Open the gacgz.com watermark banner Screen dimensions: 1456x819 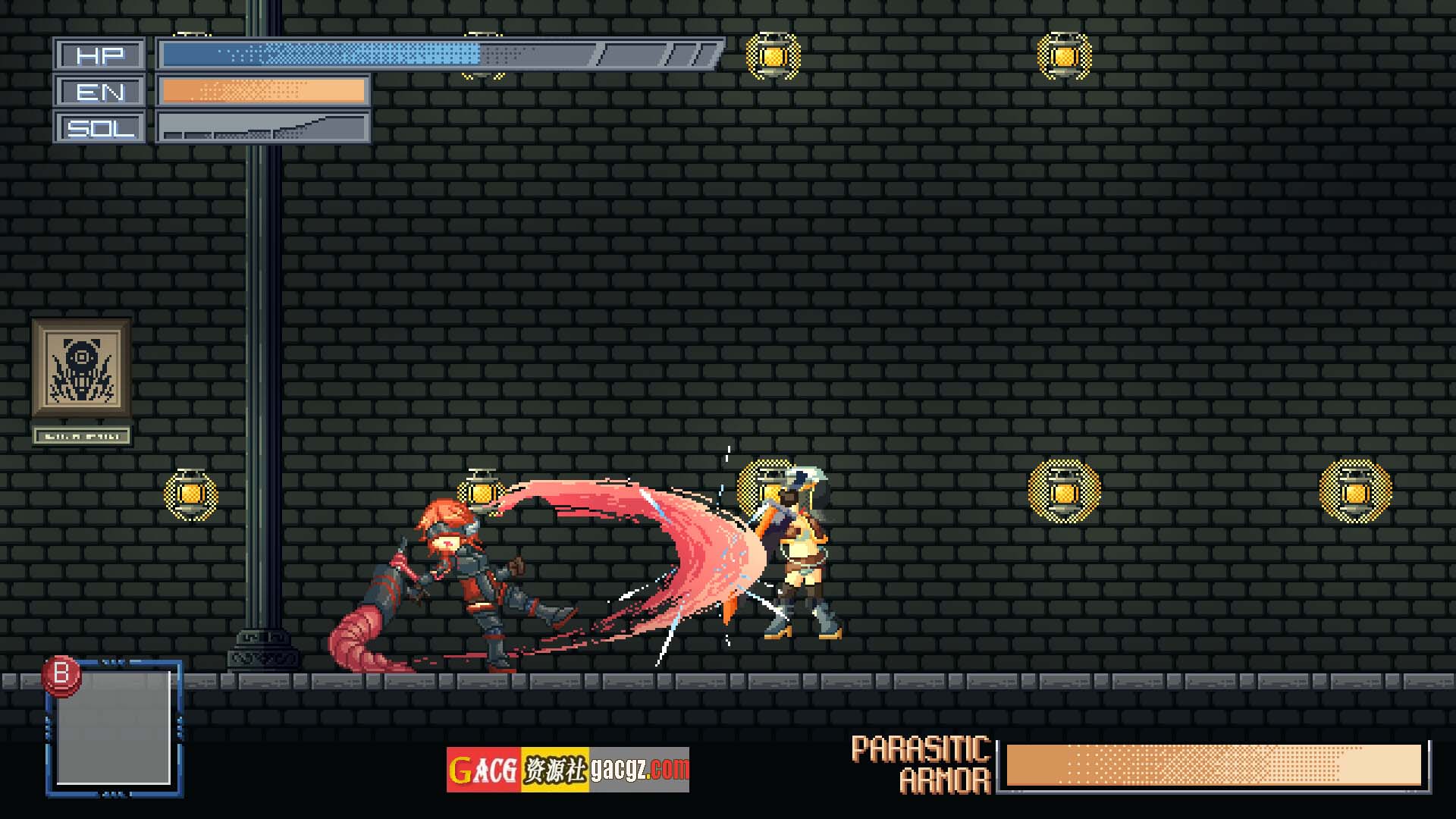point(567,770)
